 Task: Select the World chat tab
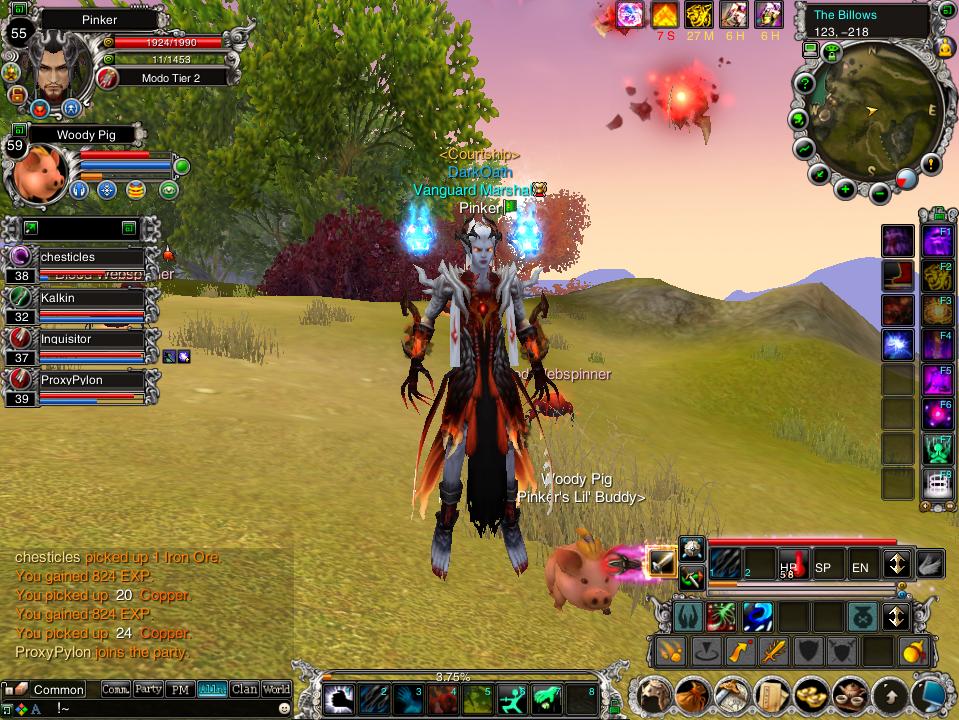(x=276, y=689)
